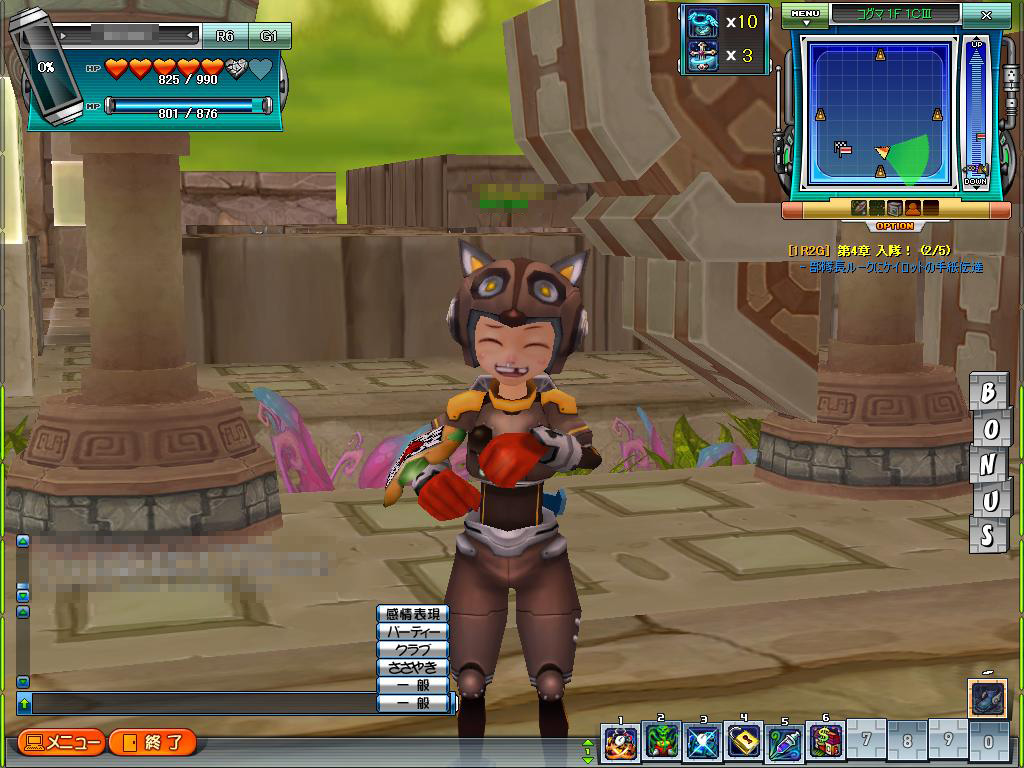This screenshot has height=768, width=1024.
Task: Close the minimap with the X button
Action: tap(987, 16)
